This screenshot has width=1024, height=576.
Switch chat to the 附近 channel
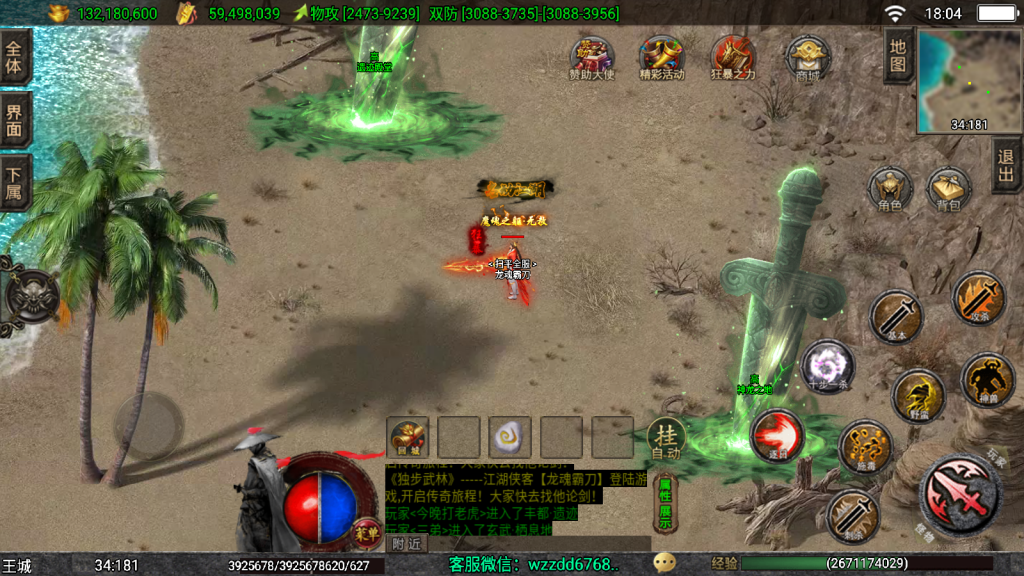click(407, 544)
